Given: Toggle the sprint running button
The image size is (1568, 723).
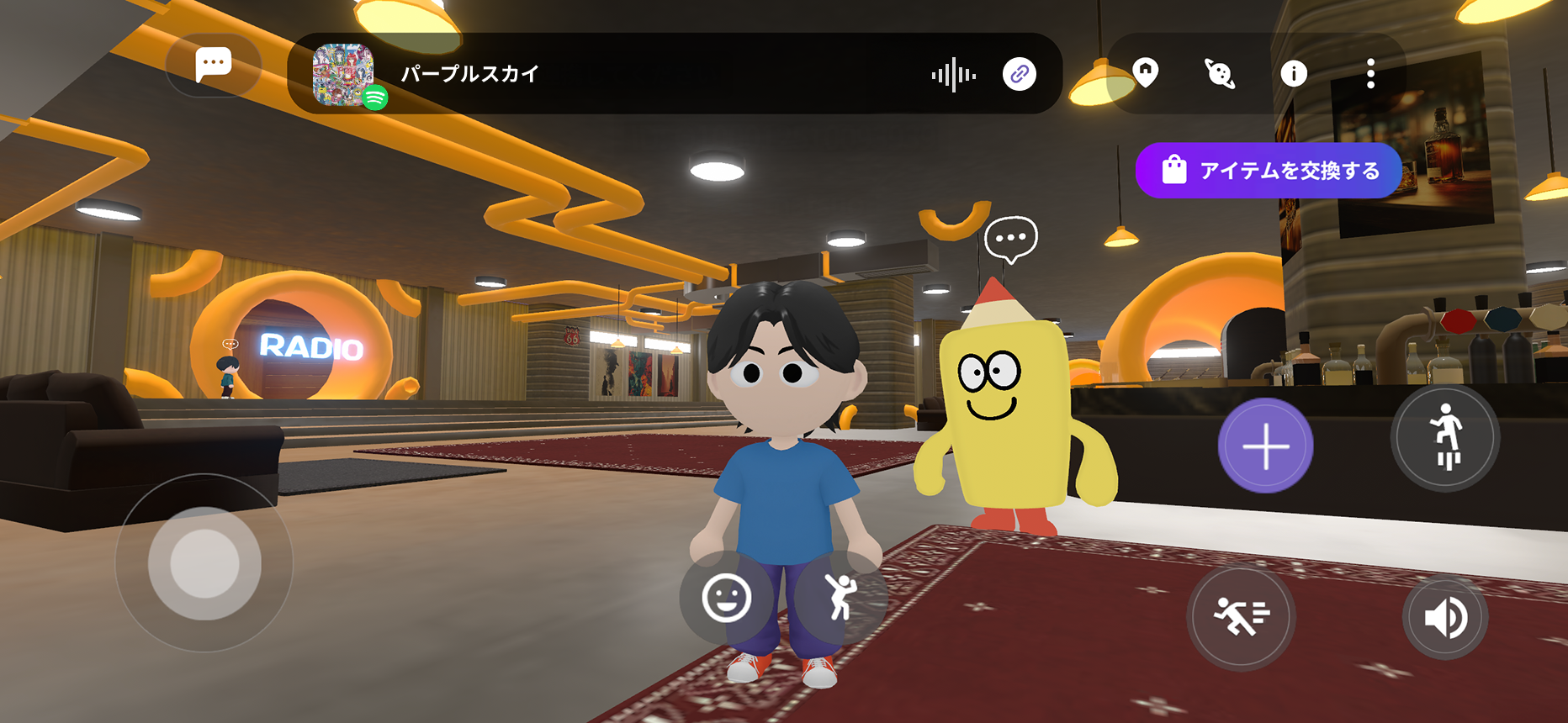Looking at the screenshot, I should [1241, 618].
